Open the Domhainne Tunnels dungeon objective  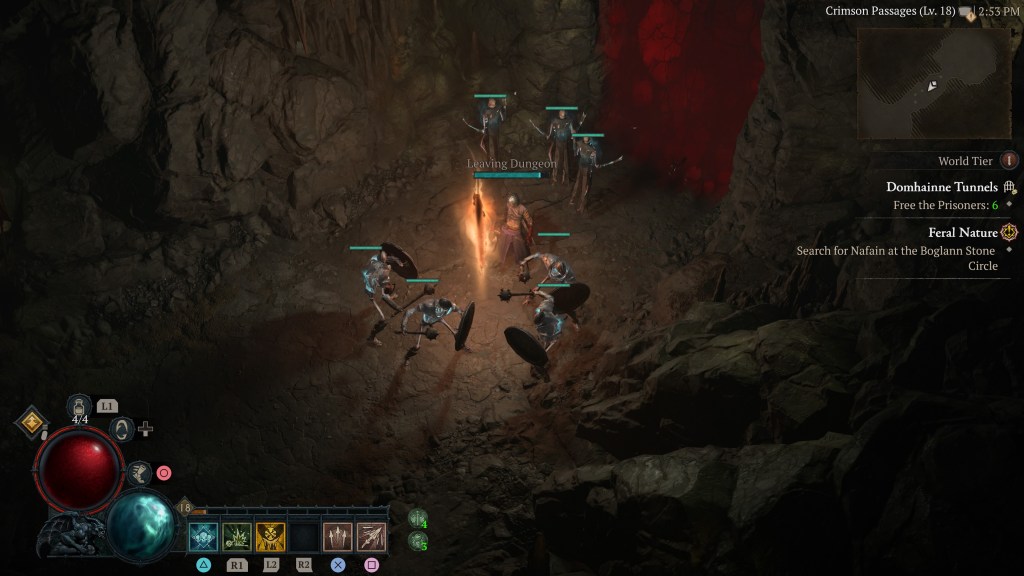tap(942, 187)
